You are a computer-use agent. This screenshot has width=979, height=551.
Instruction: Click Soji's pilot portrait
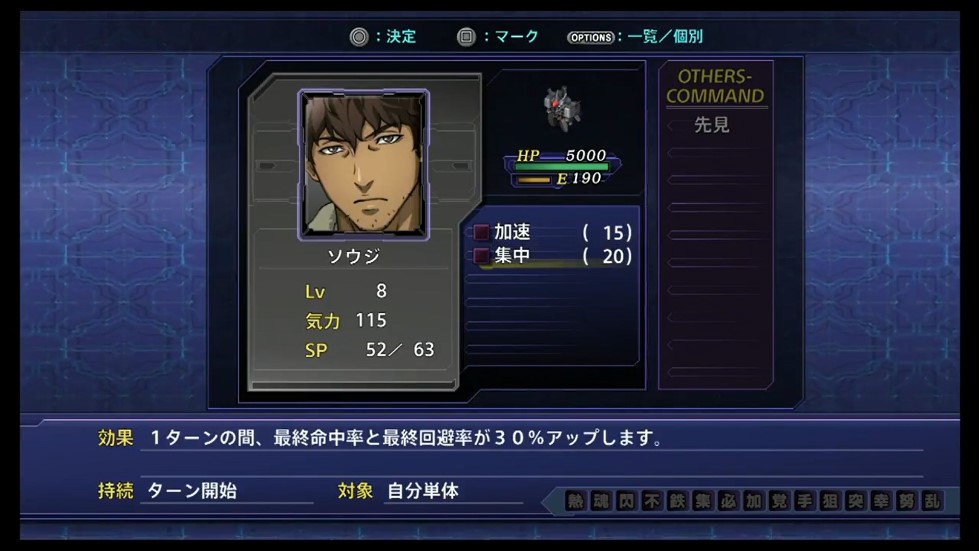tap(364, 165)
